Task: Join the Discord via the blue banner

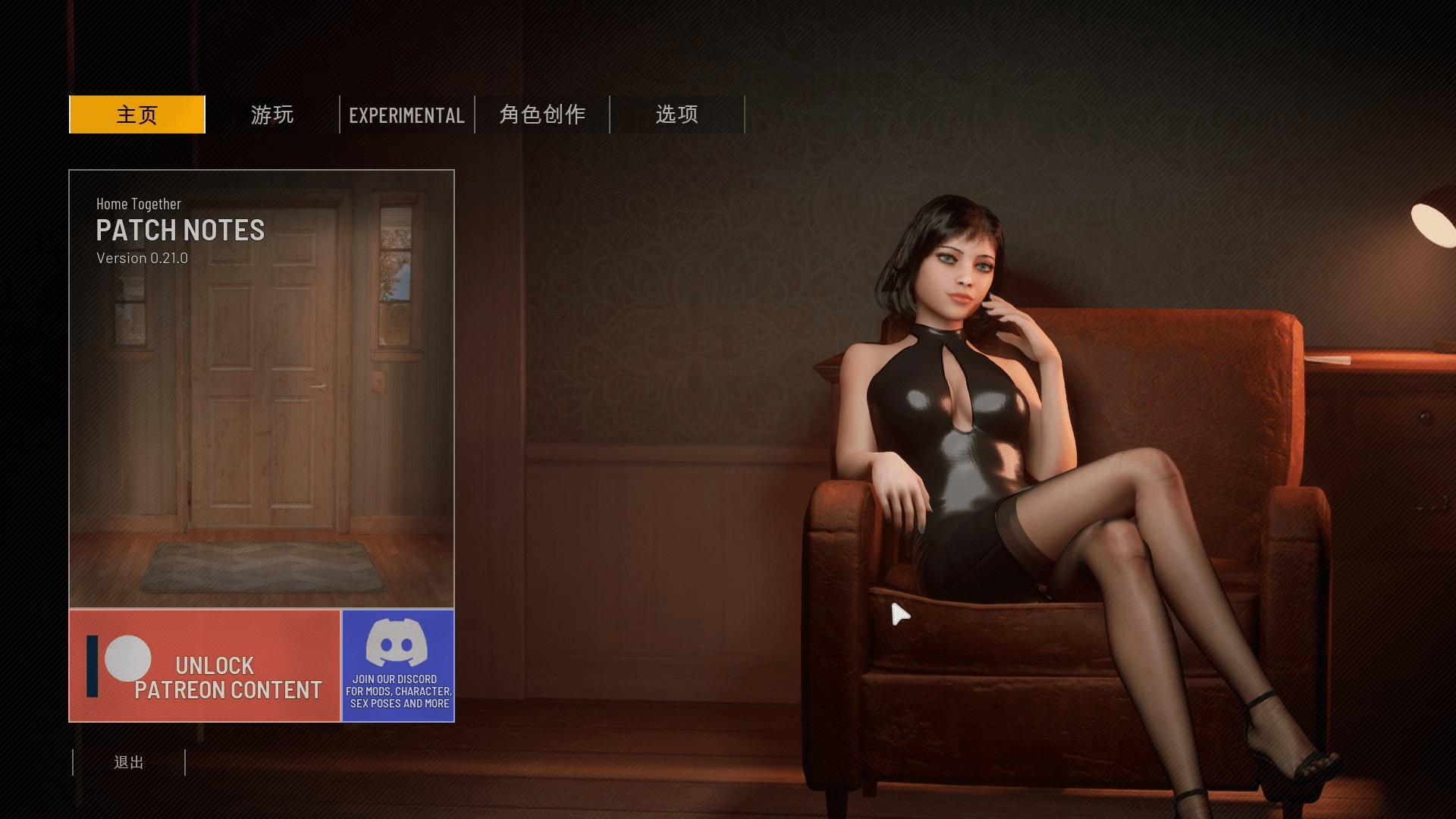Action: 398,666
